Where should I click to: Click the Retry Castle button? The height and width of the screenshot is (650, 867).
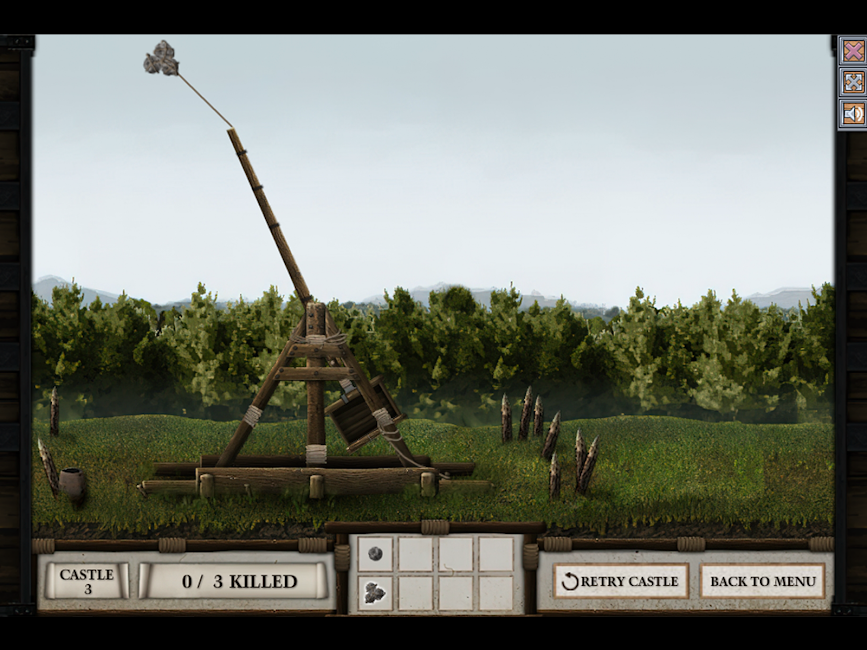(x=620, y=581)
